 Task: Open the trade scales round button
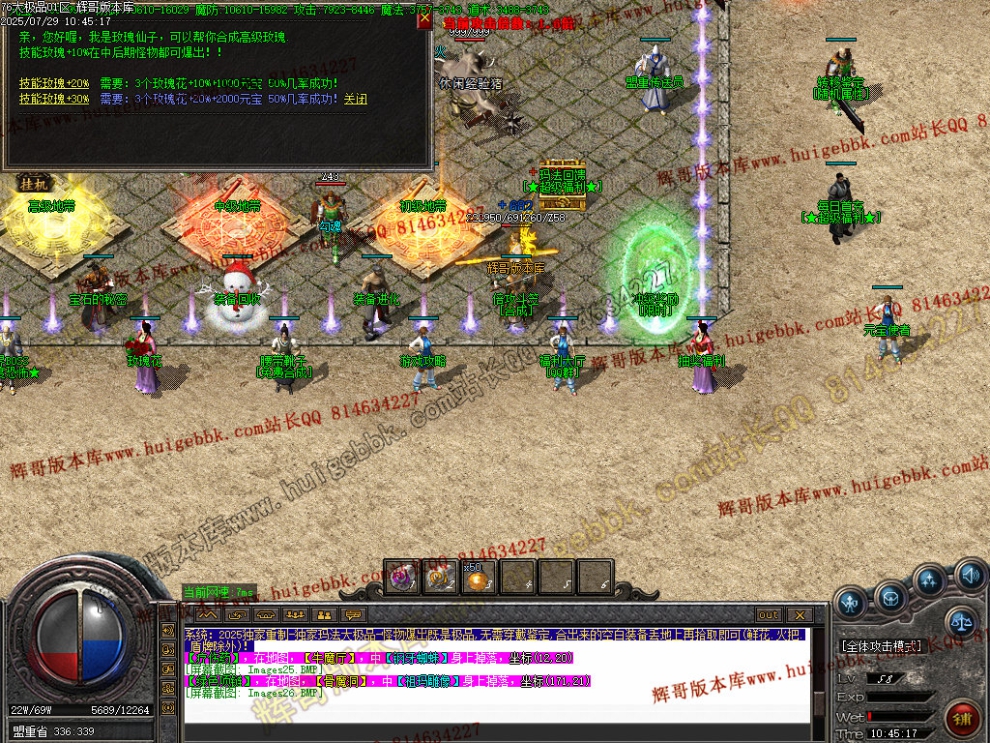coord(962,620)
